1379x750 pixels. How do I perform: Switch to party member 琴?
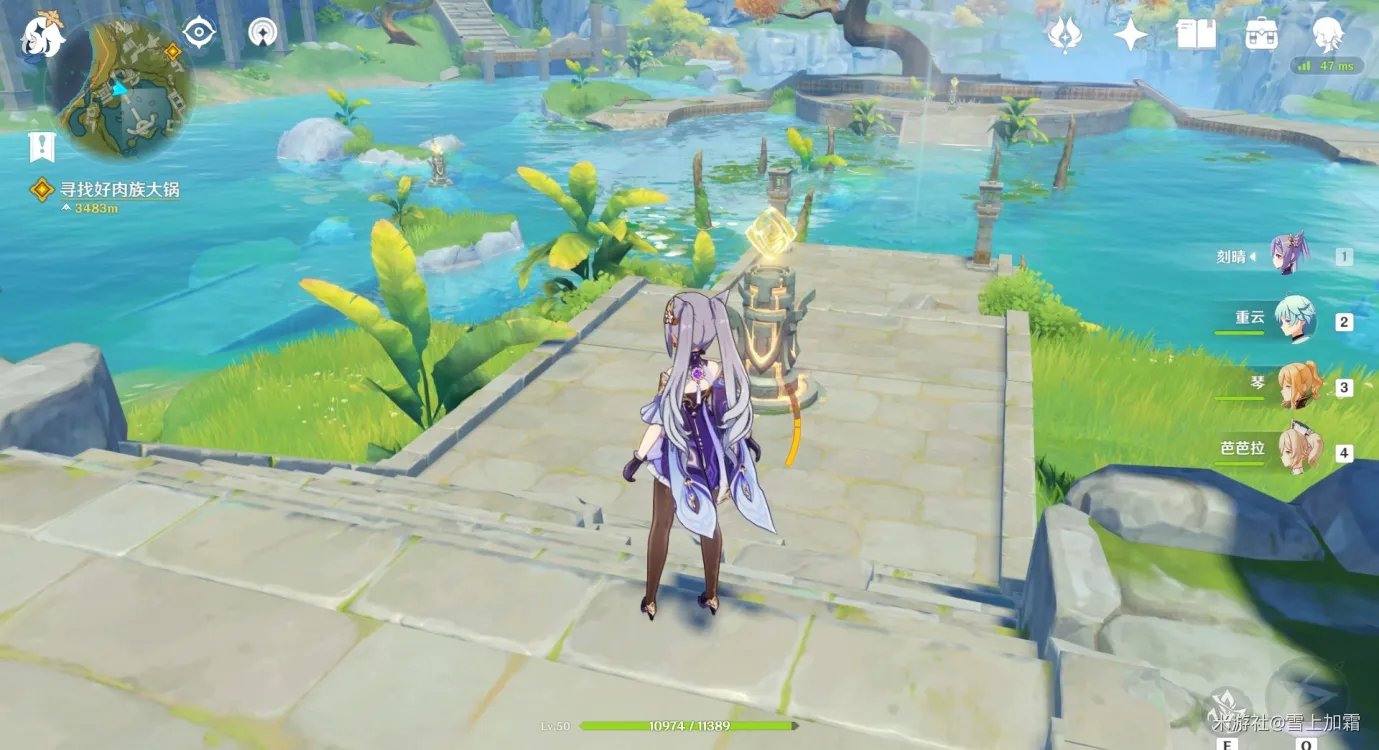point(1297,385)
